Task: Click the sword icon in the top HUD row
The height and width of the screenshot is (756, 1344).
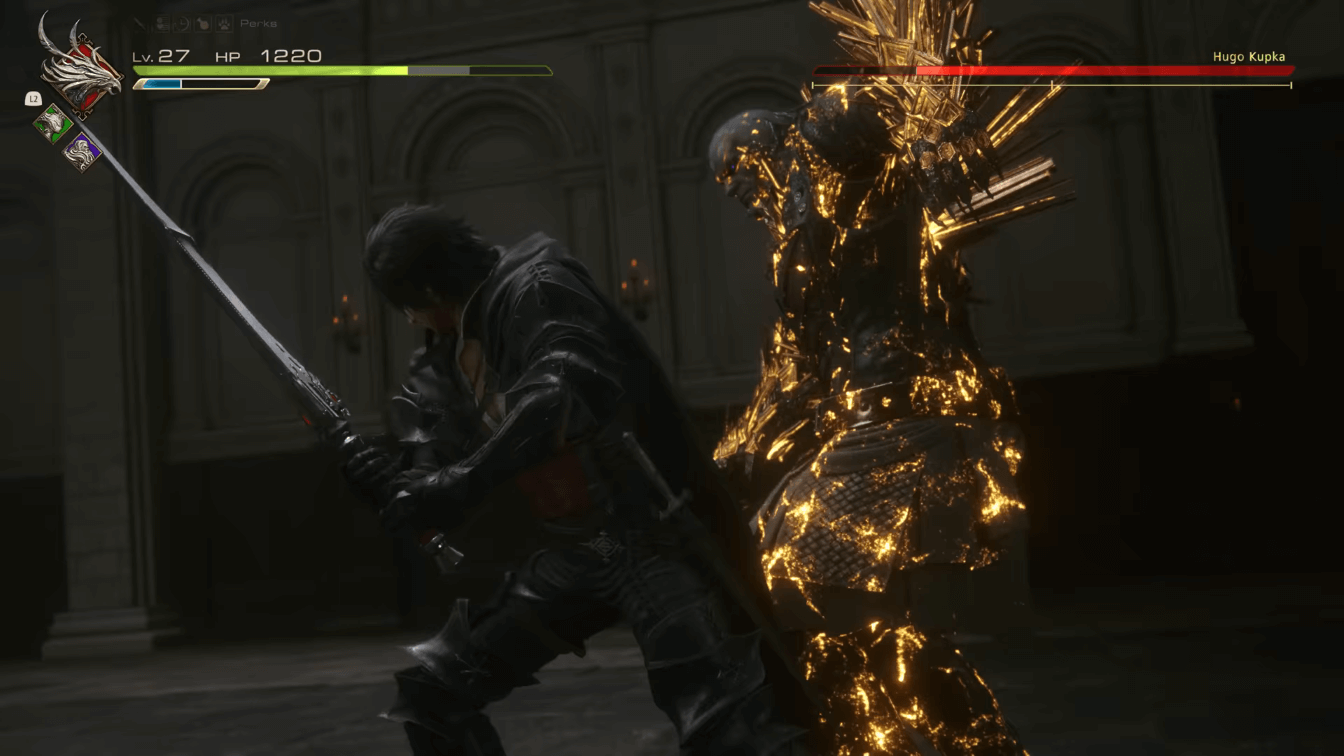Action: [x=139, y=24]
